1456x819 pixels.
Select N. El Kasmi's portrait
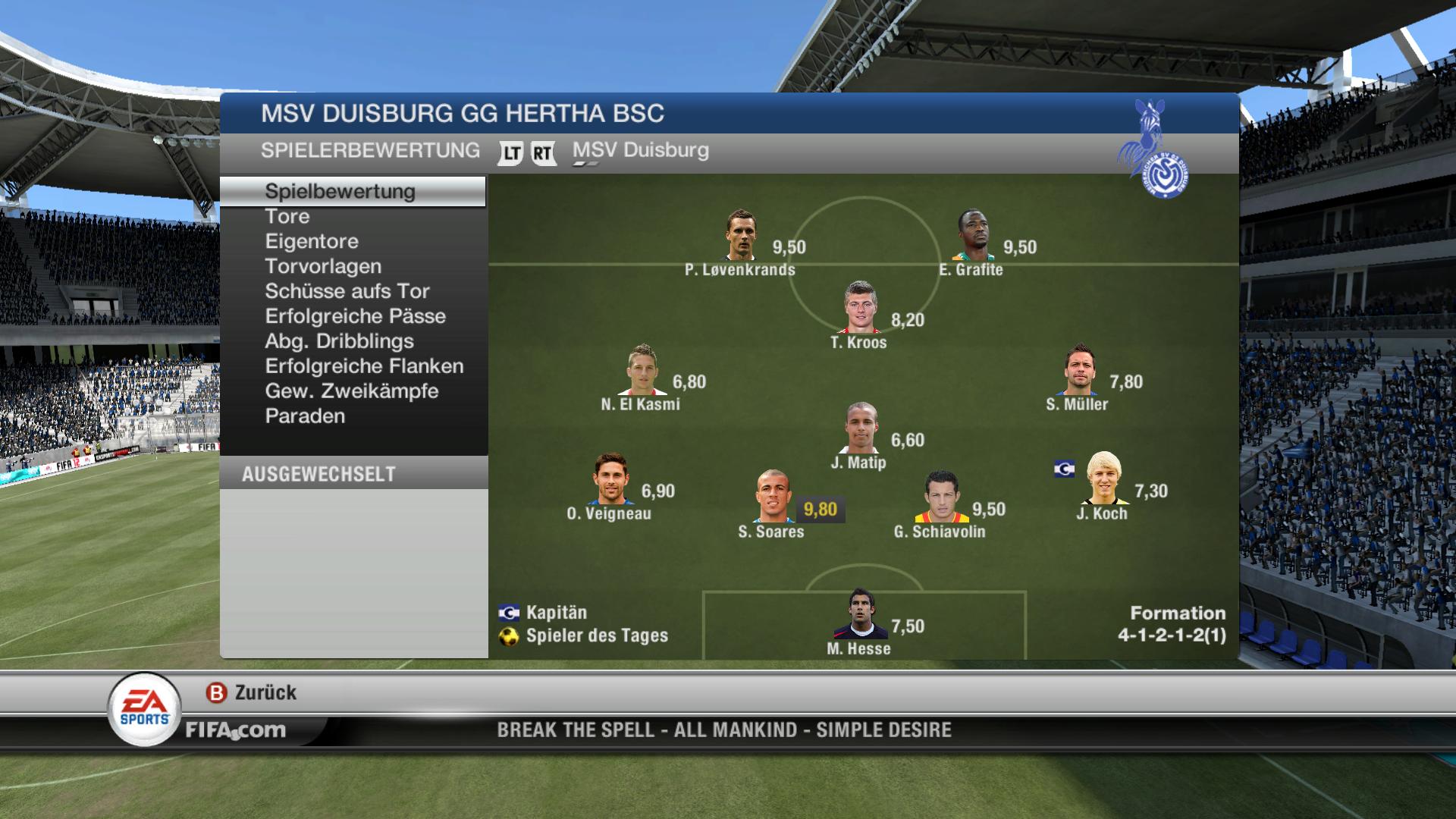[642, 371]
